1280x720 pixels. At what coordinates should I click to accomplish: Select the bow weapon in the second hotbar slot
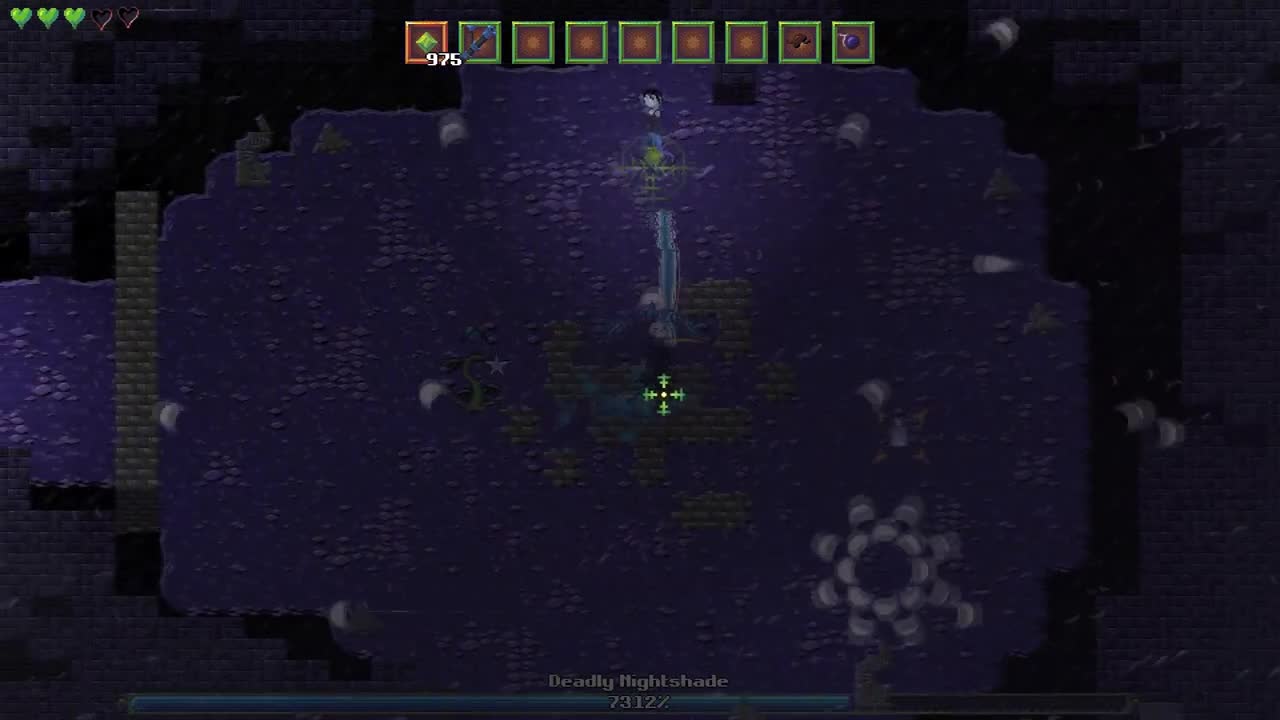(x=480, y=41)
